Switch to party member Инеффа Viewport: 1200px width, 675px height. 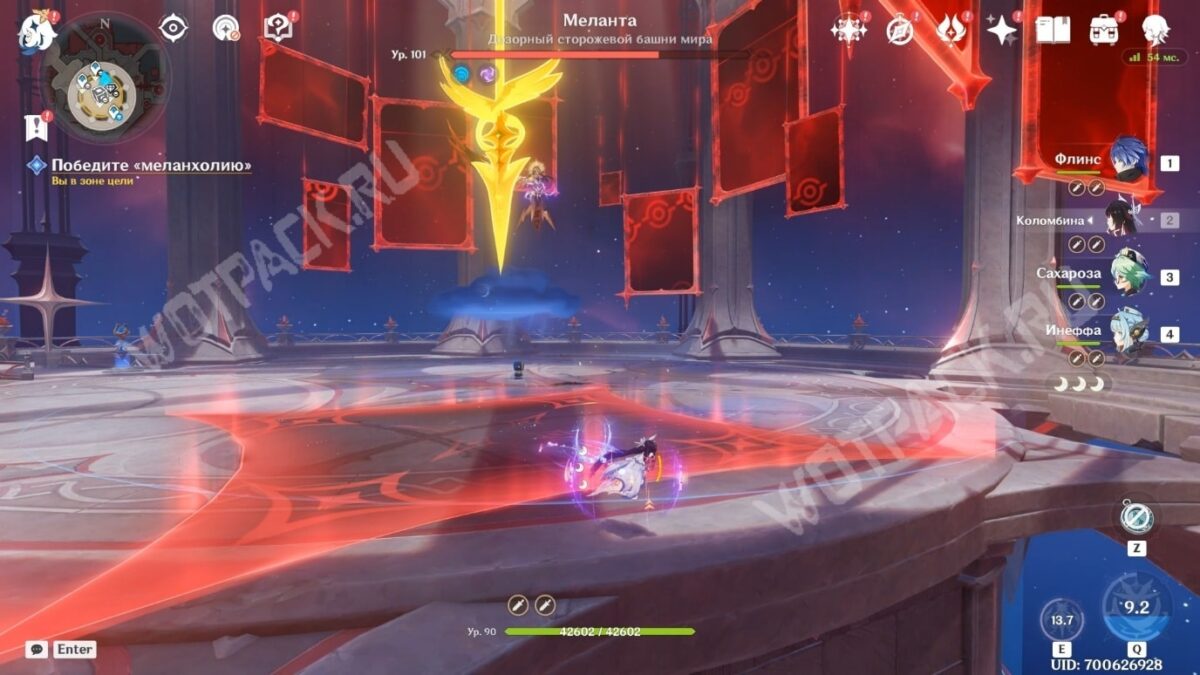(1127, 333)
